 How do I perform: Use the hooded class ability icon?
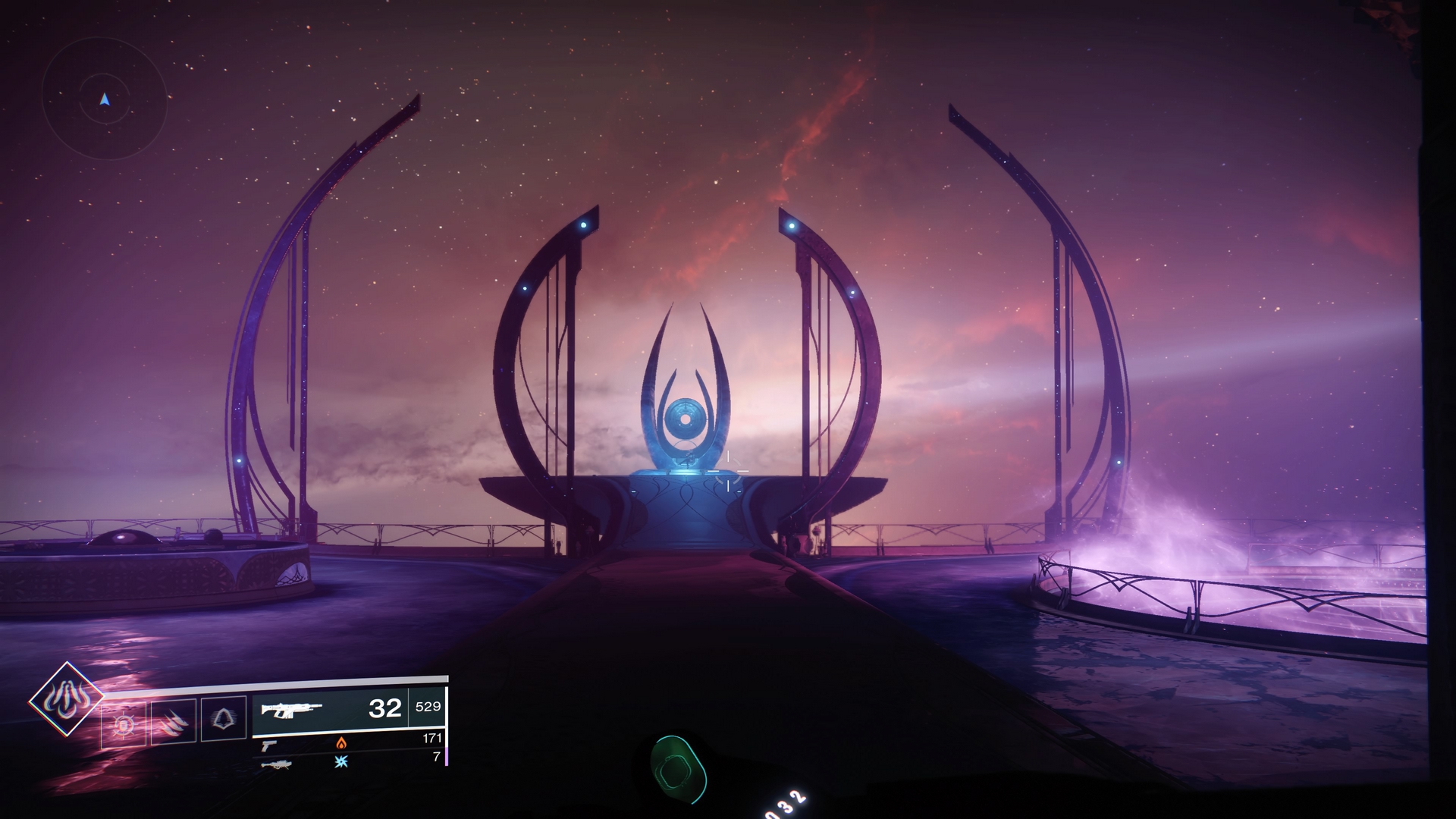point(223,717)
